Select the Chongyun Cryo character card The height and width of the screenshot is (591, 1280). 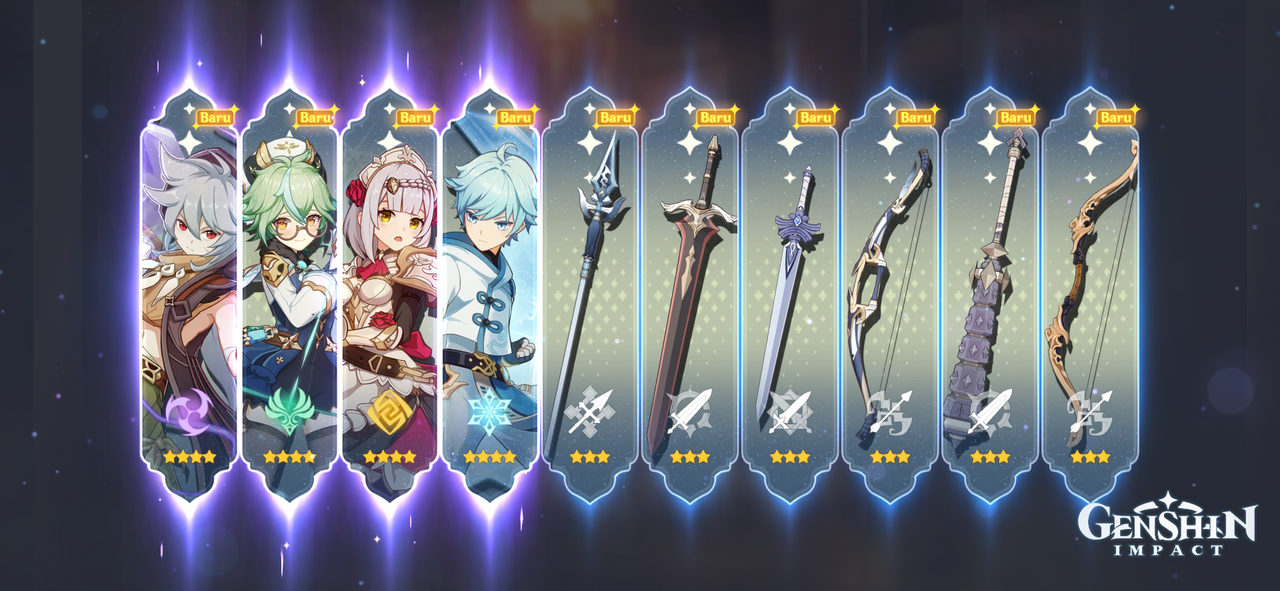pos(490,300)
